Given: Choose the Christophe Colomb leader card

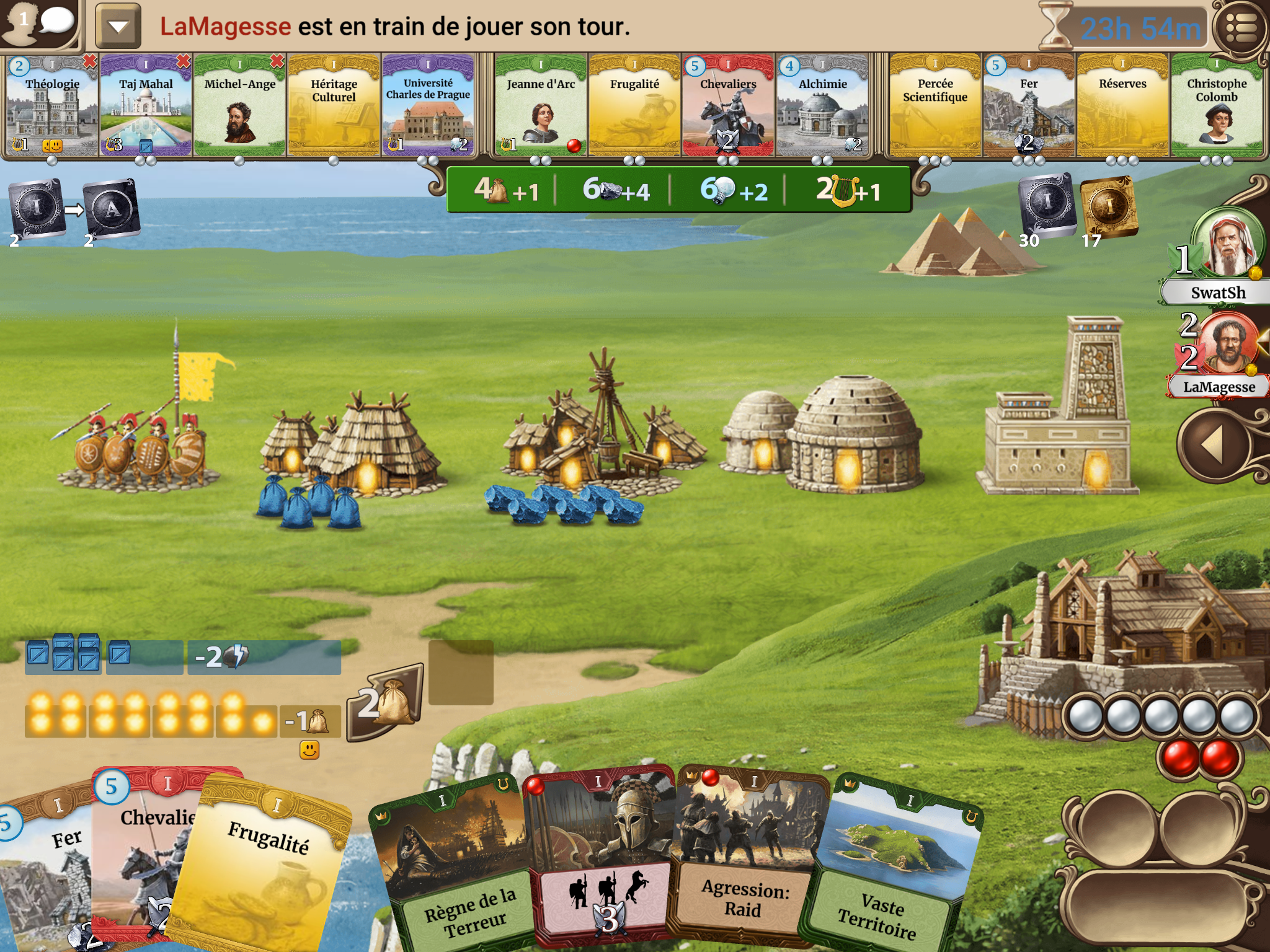Looking at the screenshot, I should [1217, 105].
